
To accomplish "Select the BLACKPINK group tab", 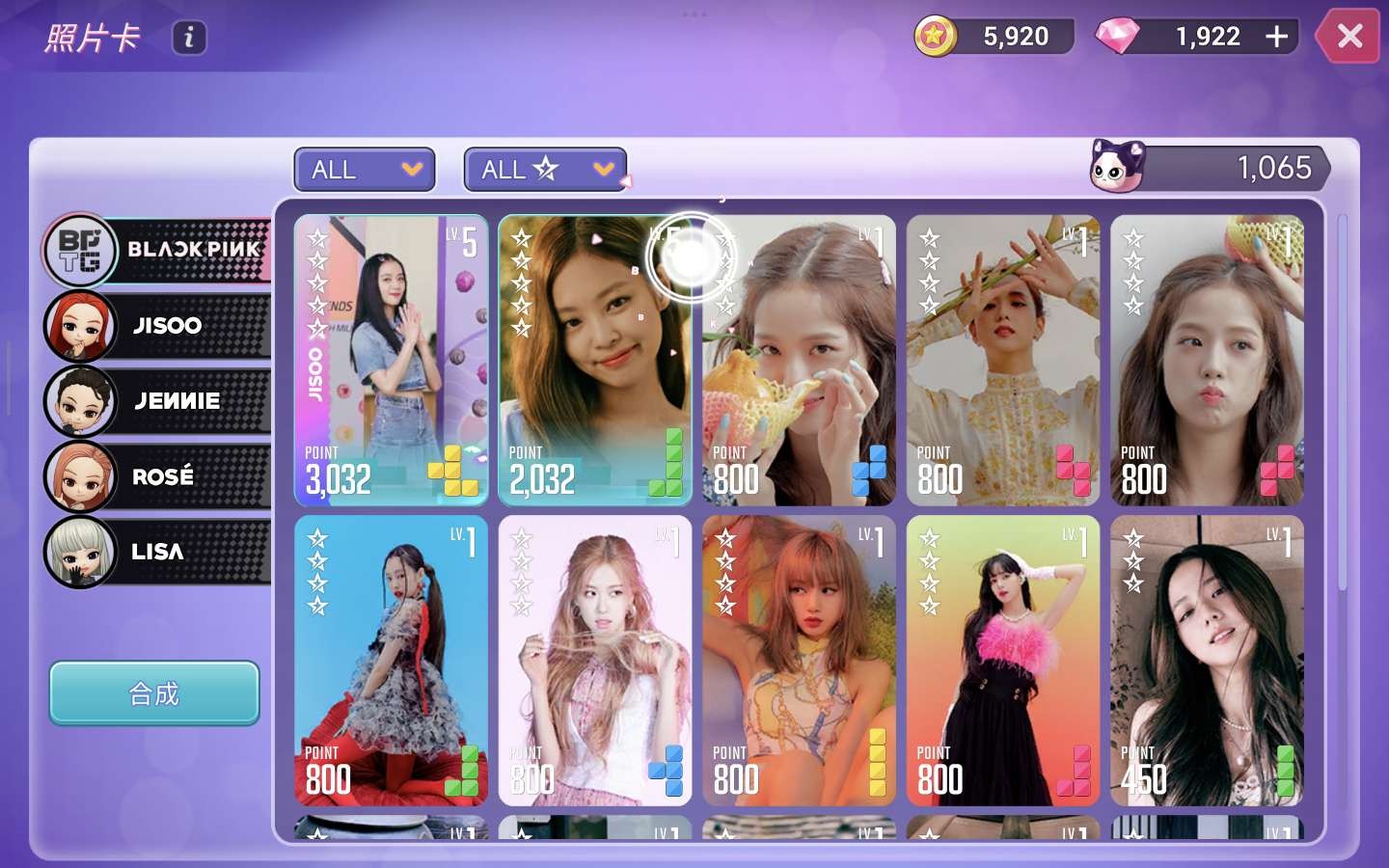I will point(159,250).
